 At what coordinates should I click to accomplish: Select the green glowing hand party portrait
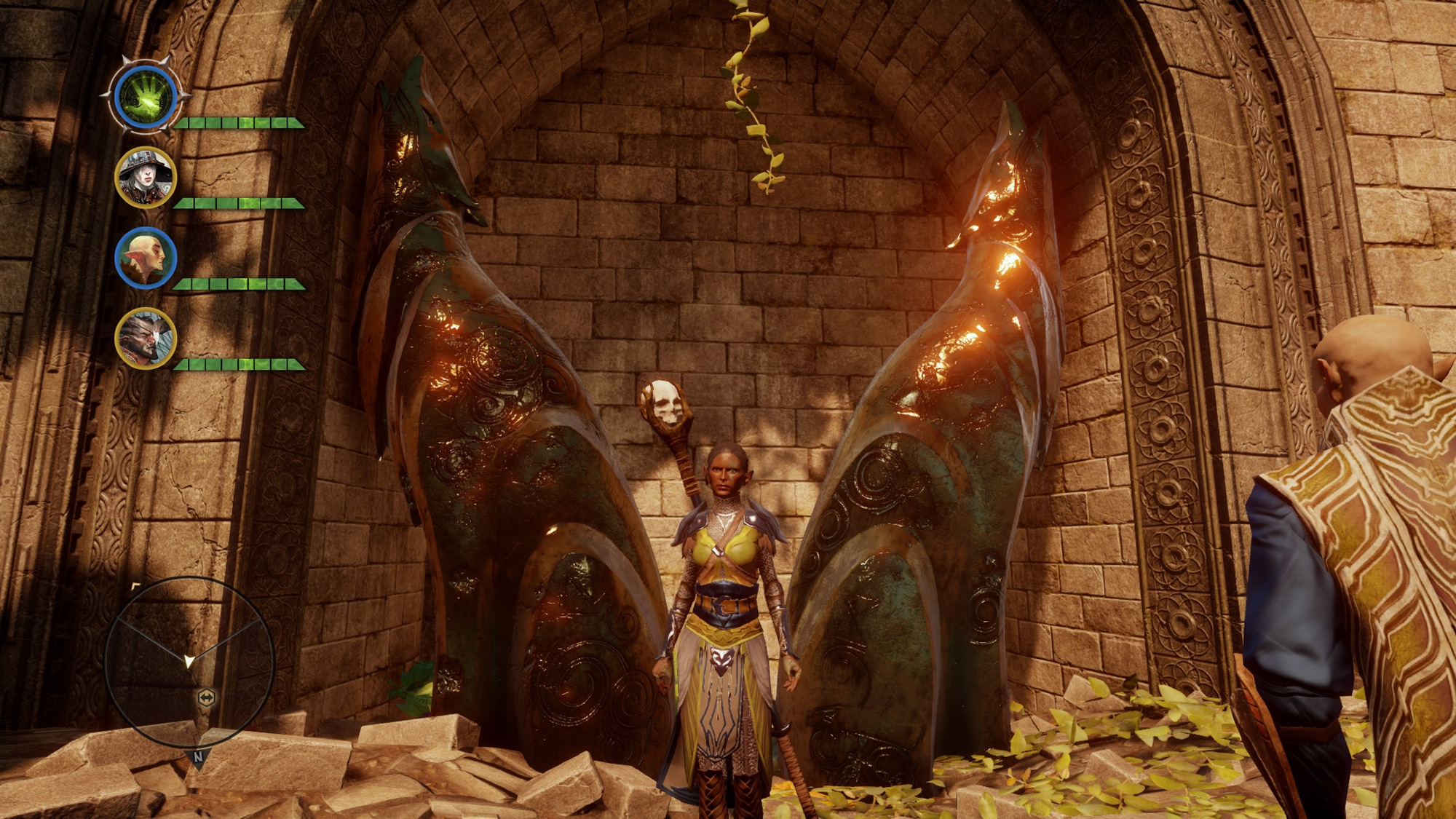[148, 97]
